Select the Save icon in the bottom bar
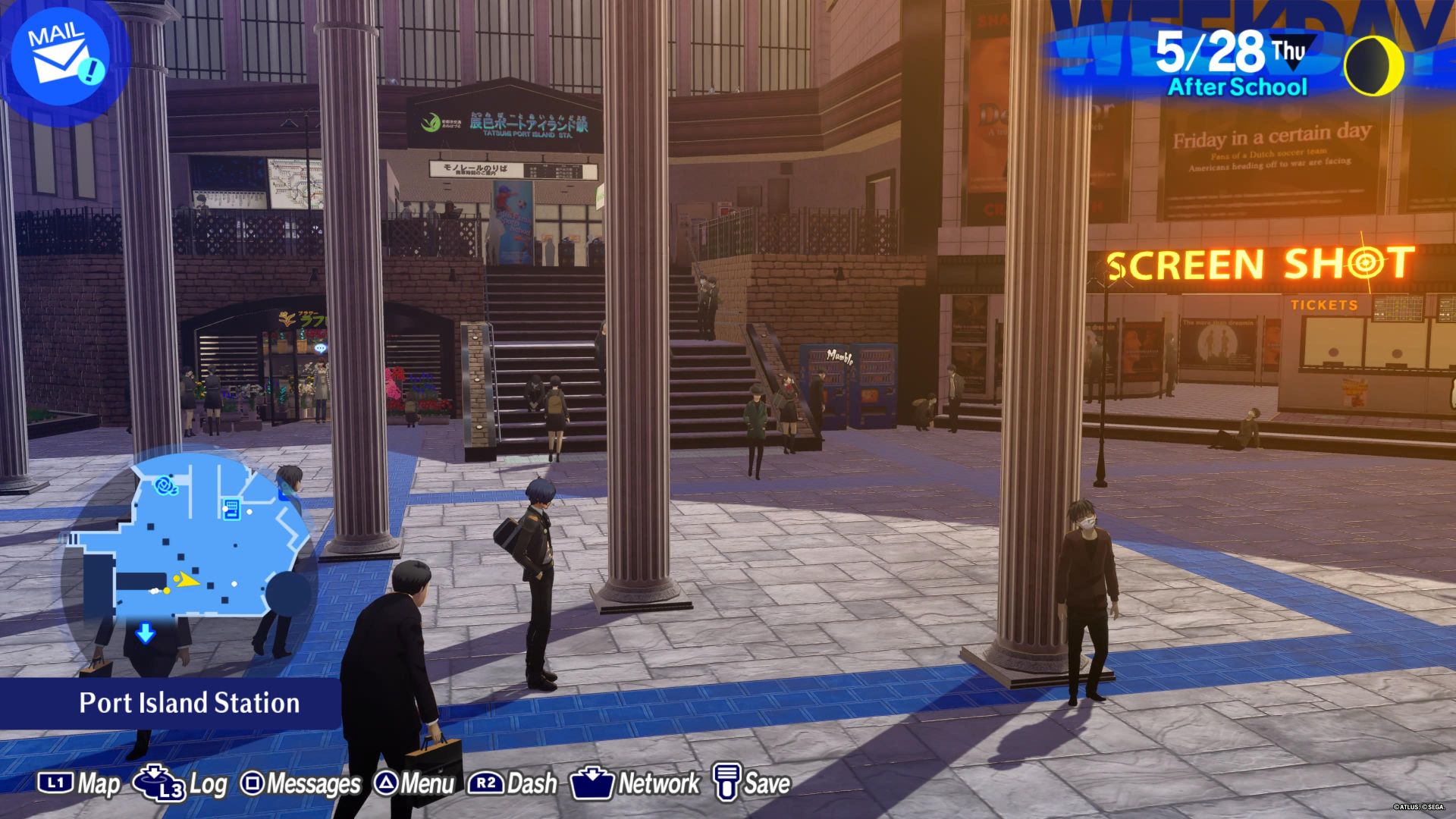1456x819 pixels. [x=727, y=784]
